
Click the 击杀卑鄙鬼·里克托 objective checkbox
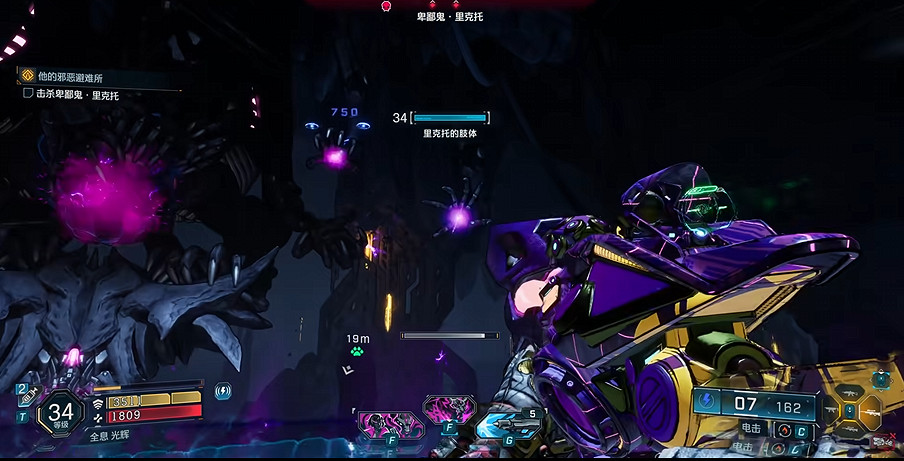(x=28, y=94)
